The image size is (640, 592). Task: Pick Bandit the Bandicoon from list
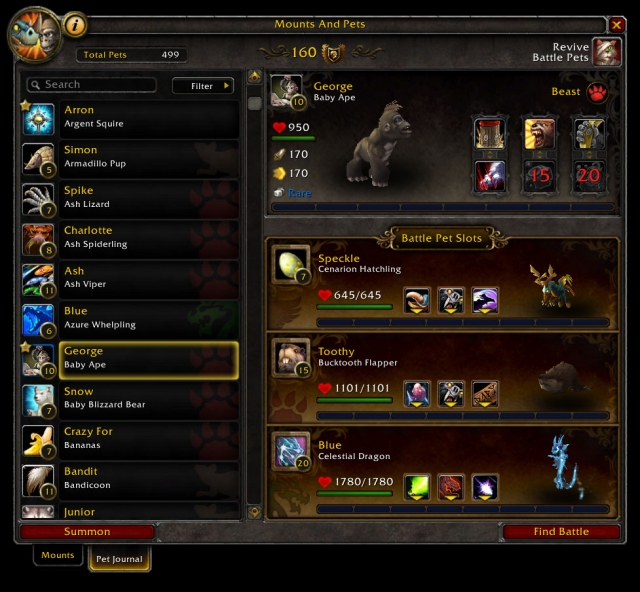(130, 479)
